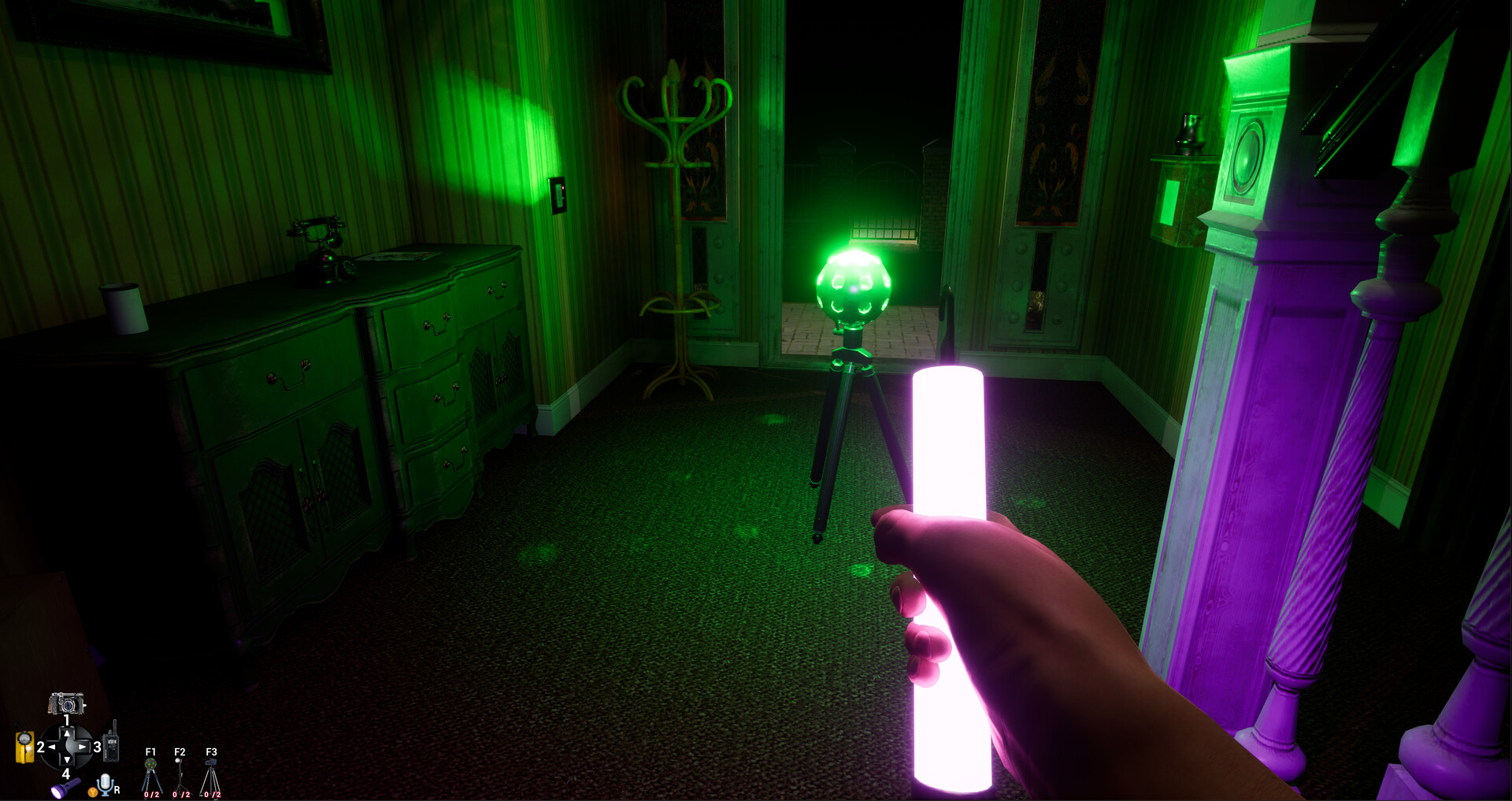This screenshot has width=1512, height=801.
Task: Click the orange Y coin beside the microphone
Action: (93, 792)
